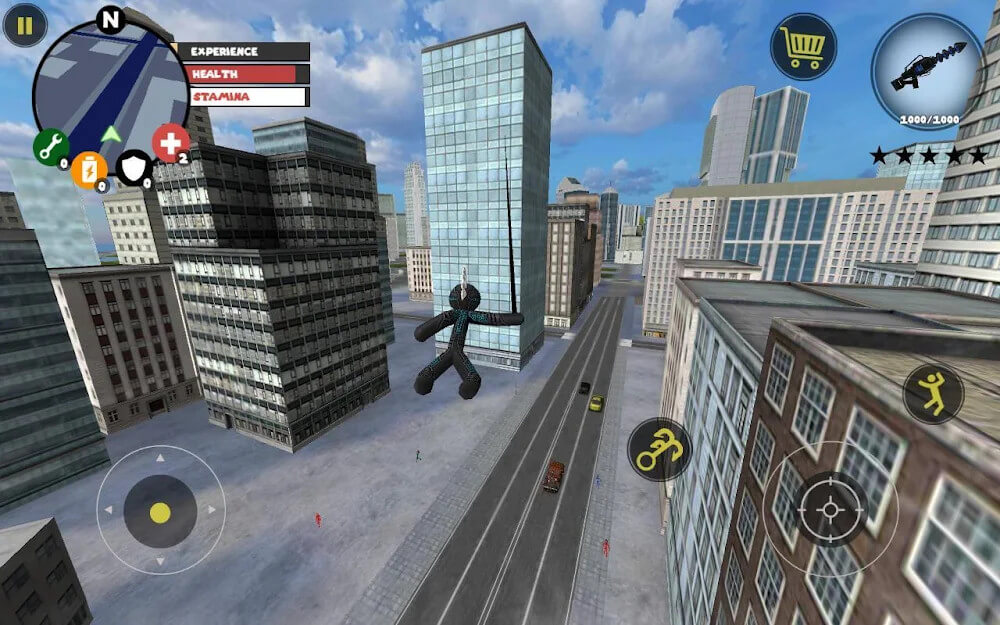The height and width of the screenshot is (625, 1000).
Task: Use the red medkit health item
Action: coord(170,143)
